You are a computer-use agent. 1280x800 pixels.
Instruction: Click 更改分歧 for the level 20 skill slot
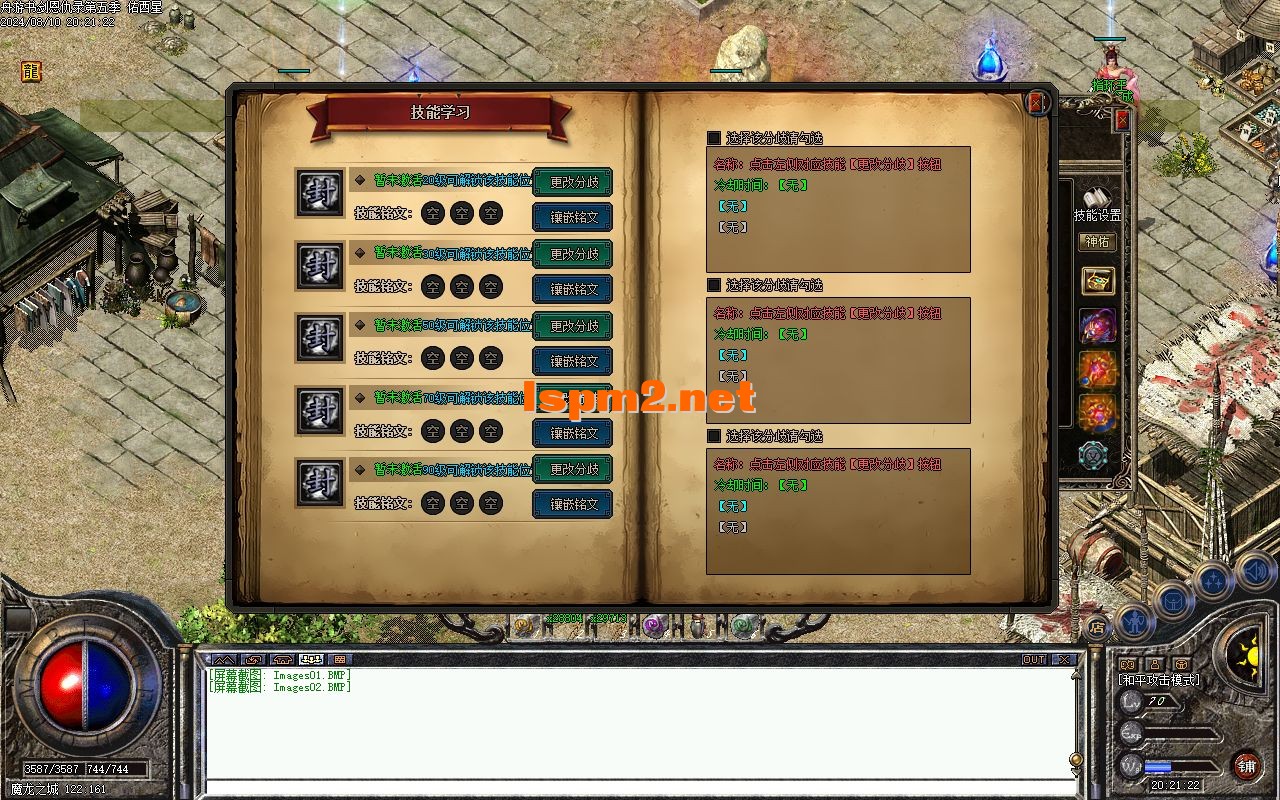point(573,182)
